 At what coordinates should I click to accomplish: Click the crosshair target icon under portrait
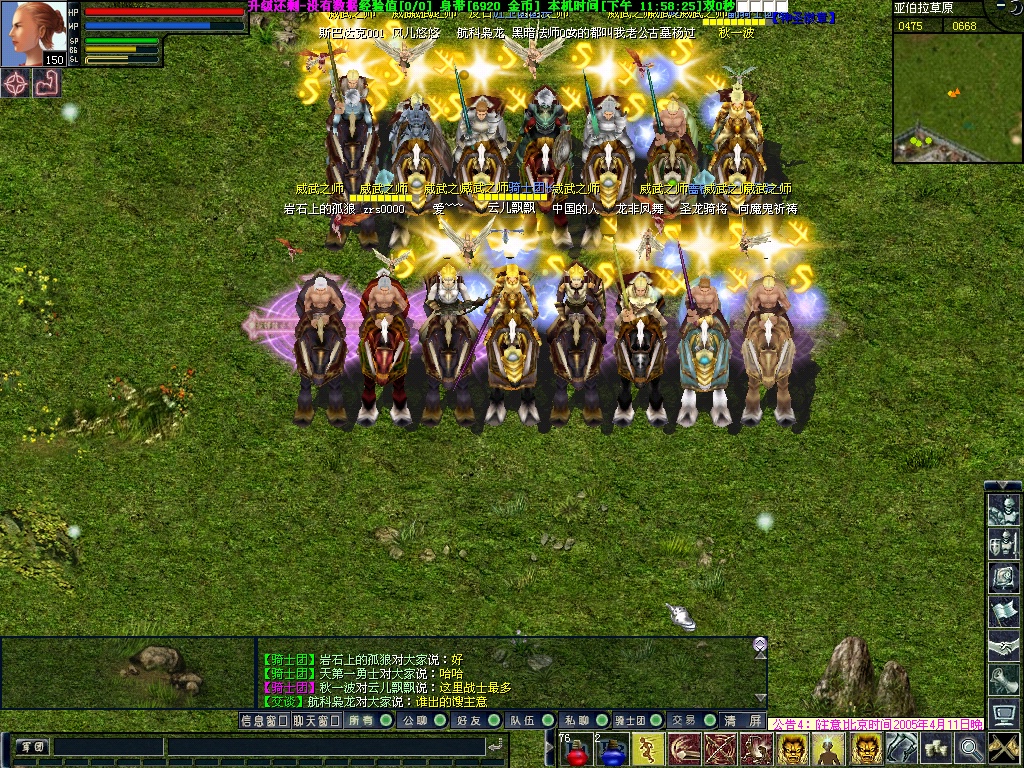point(16,83)
